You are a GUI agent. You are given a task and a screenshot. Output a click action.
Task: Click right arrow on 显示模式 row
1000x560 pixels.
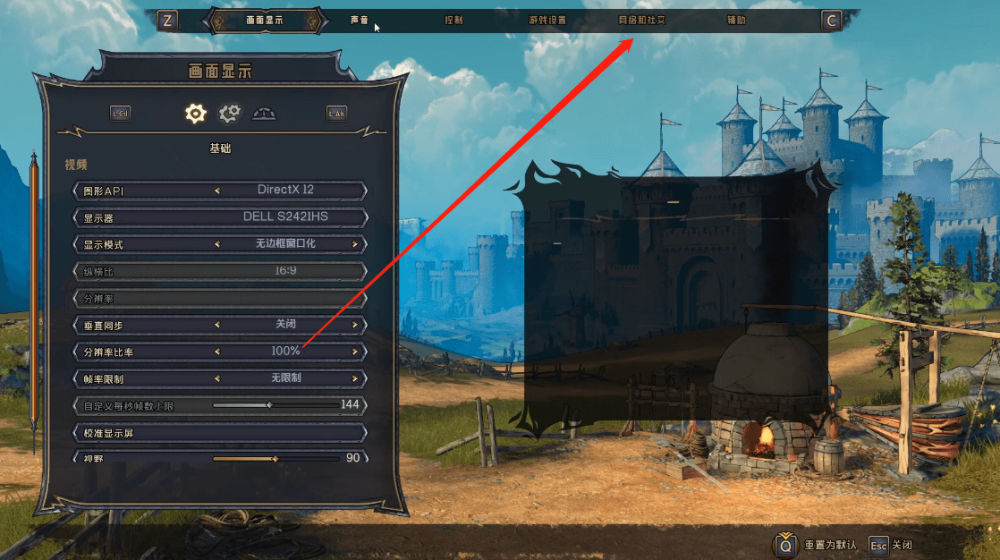click(354, 244)
